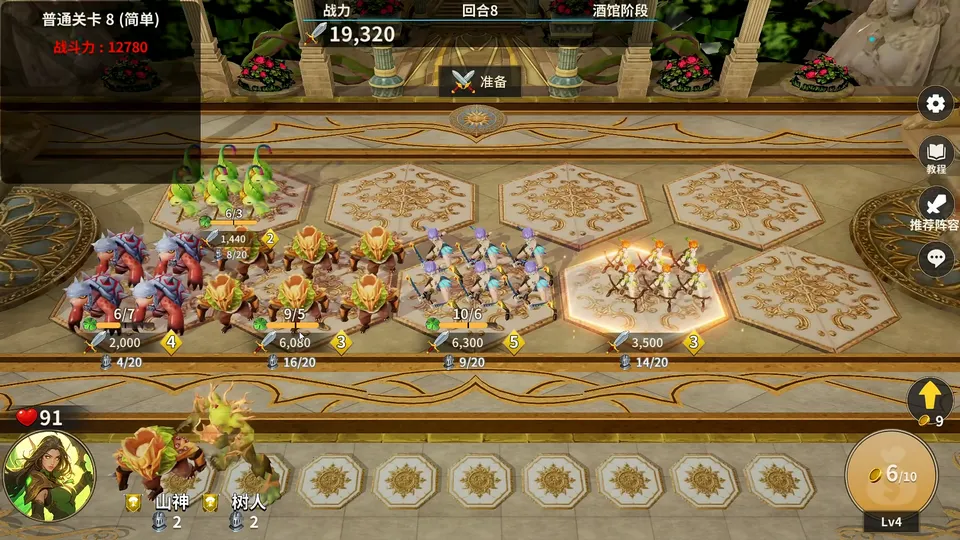Click the 准备 ready button
Image resolution: width=960 pixels, height=540 pixels.
tap(480, 82)
